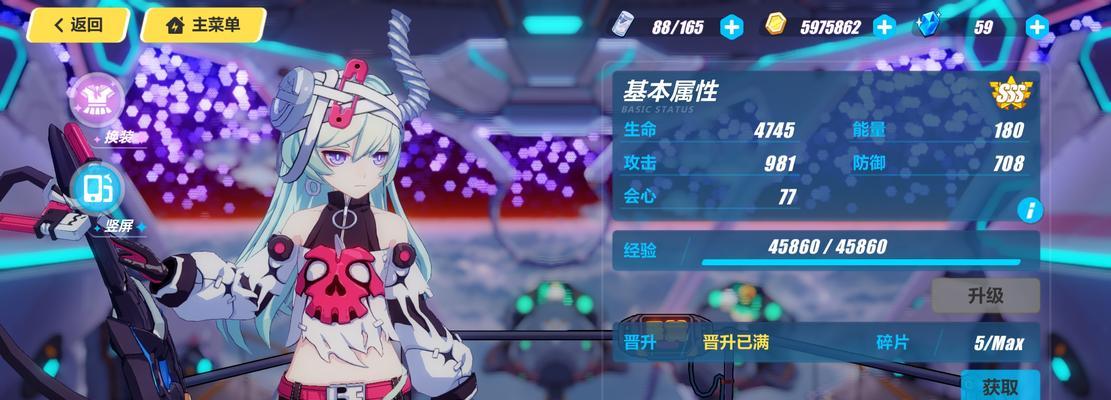The width and height of the screenshot is (1111, 400).
Task: Show attribute details via the info icon
Action: pyautogui.click(x=1029, y=210)
